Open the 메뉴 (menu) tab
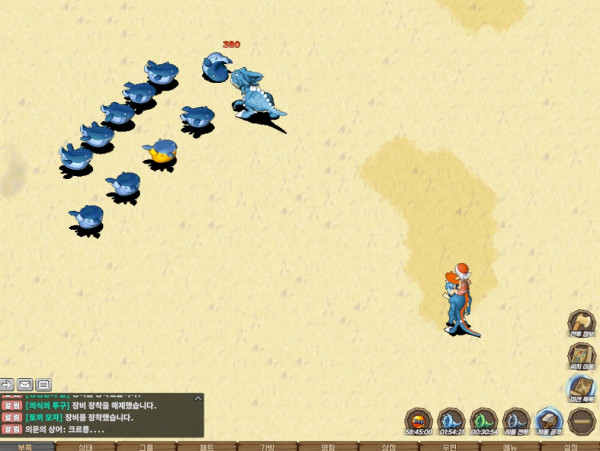 pyautogui.click(x=509, y=446)
